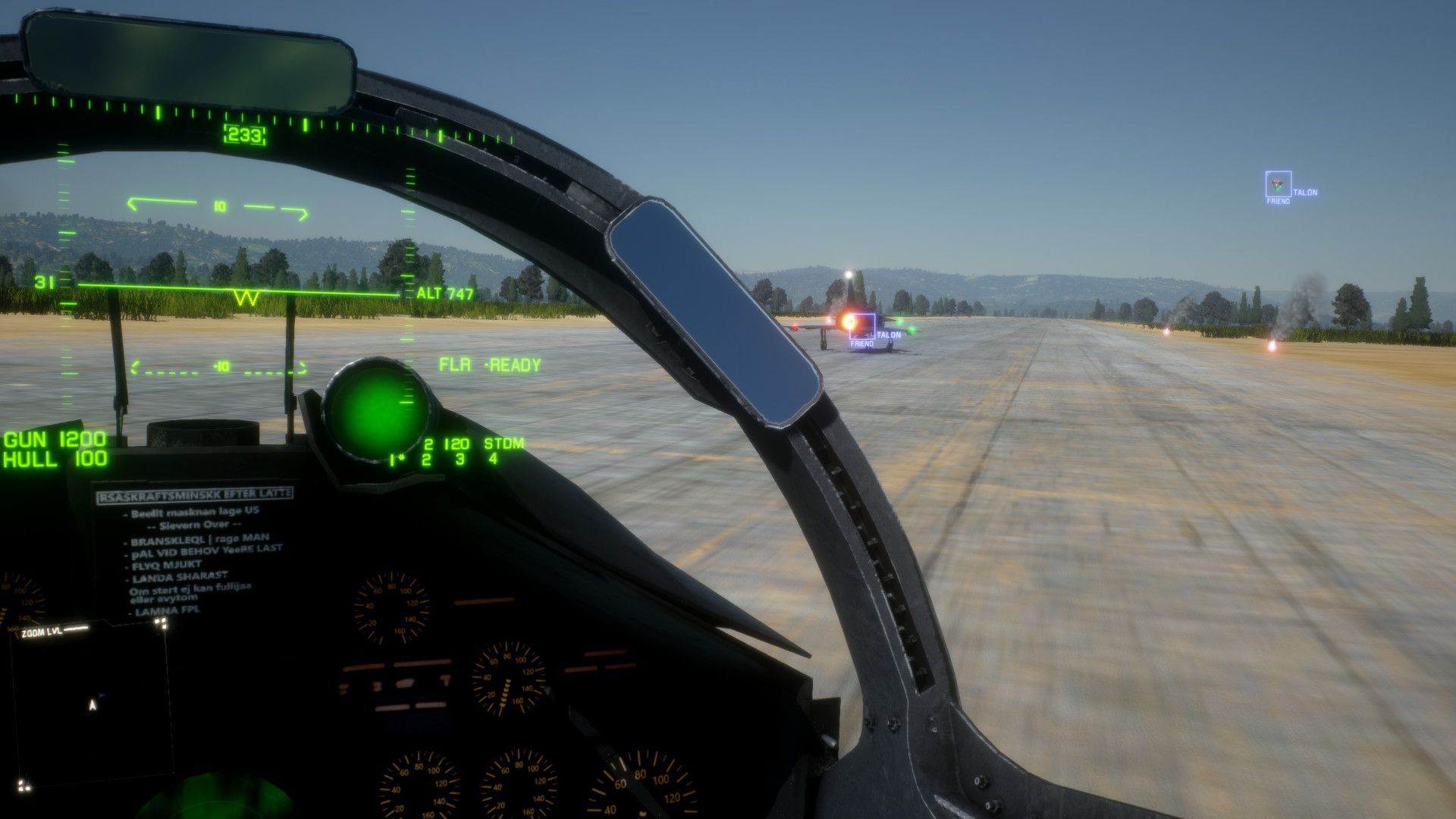
Task: Expand the ZOOM LVL control
Action: click(42, 630)
